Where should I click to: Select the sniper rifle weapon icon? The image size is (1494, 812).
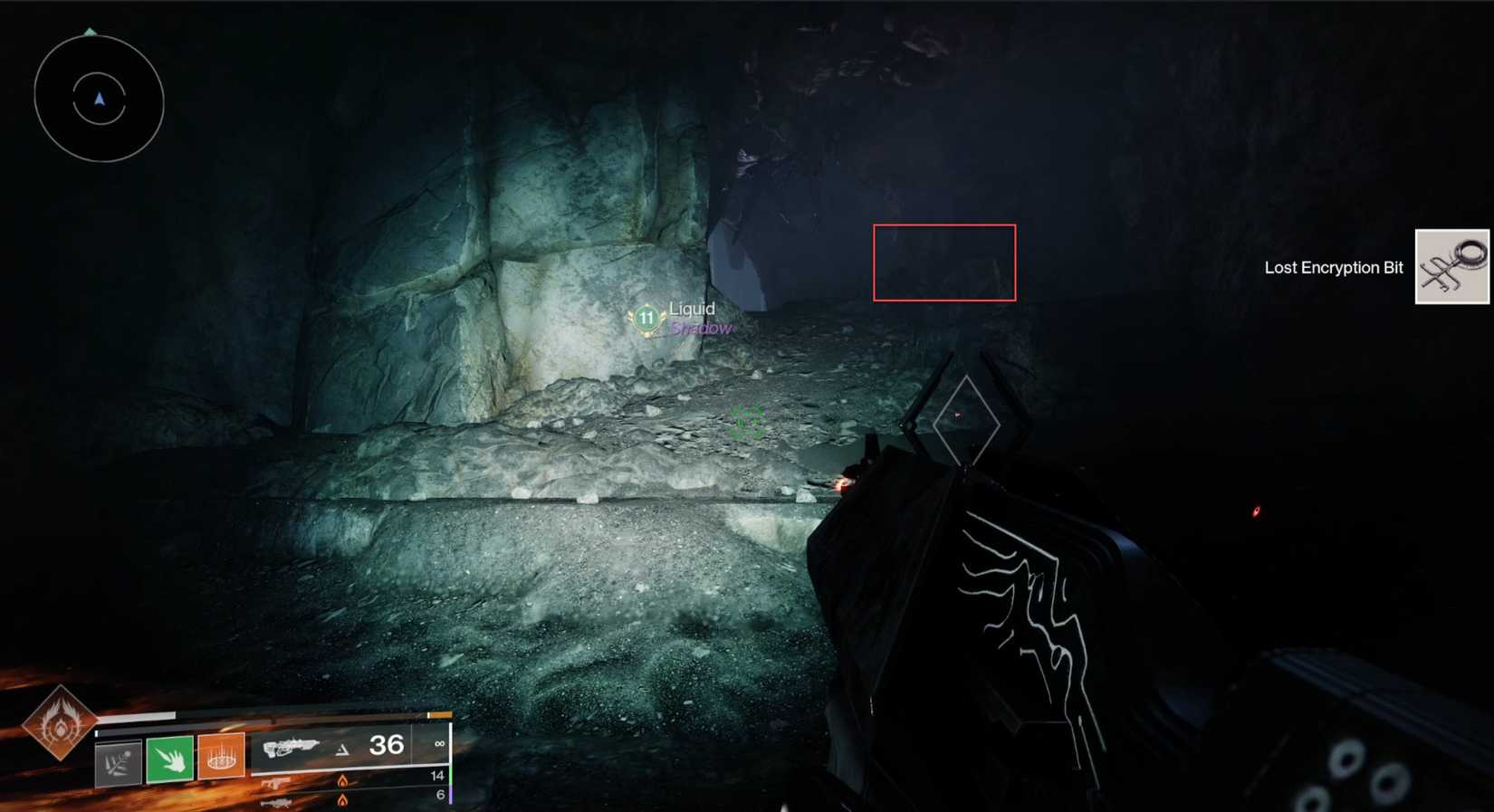pyautogui.click(x=277, y=804)
